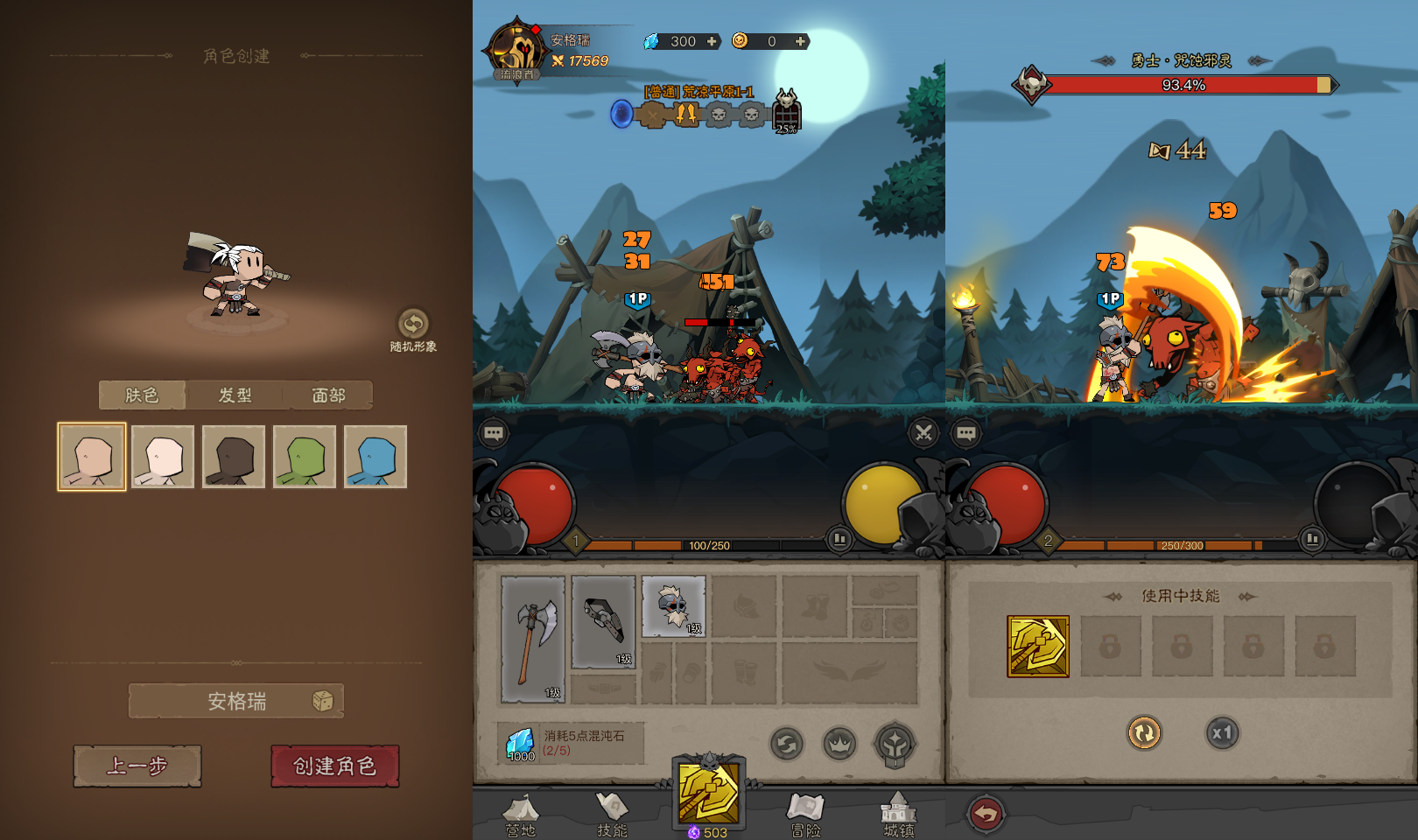This screenshot has height=840, width=1418.
Task: Switch to the 肤色 skin color tab
Action: tap(142, 395)
